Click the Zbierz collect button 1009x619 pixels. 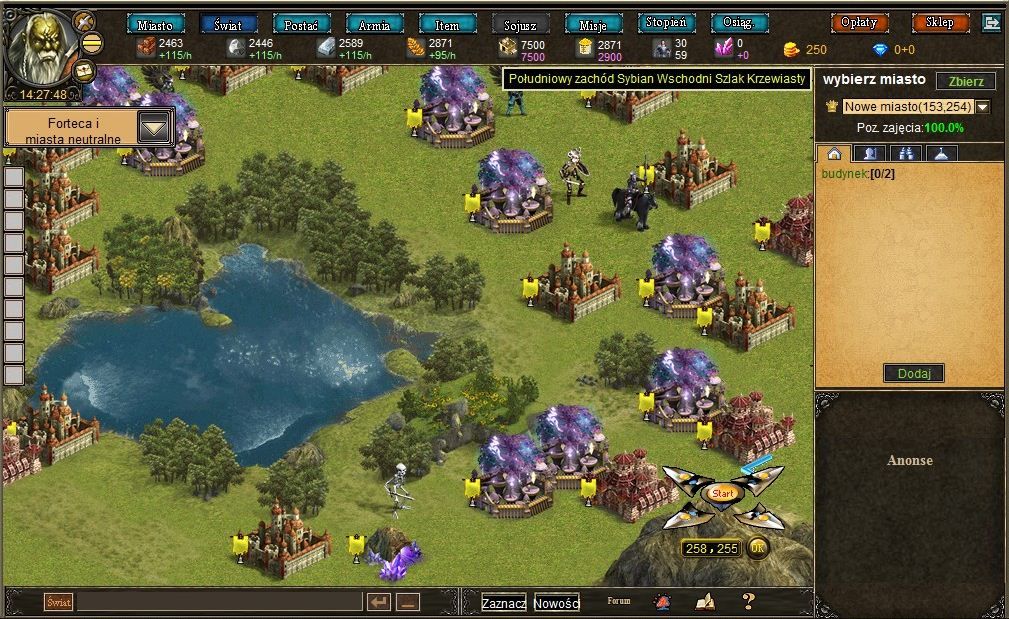[965, 82]
